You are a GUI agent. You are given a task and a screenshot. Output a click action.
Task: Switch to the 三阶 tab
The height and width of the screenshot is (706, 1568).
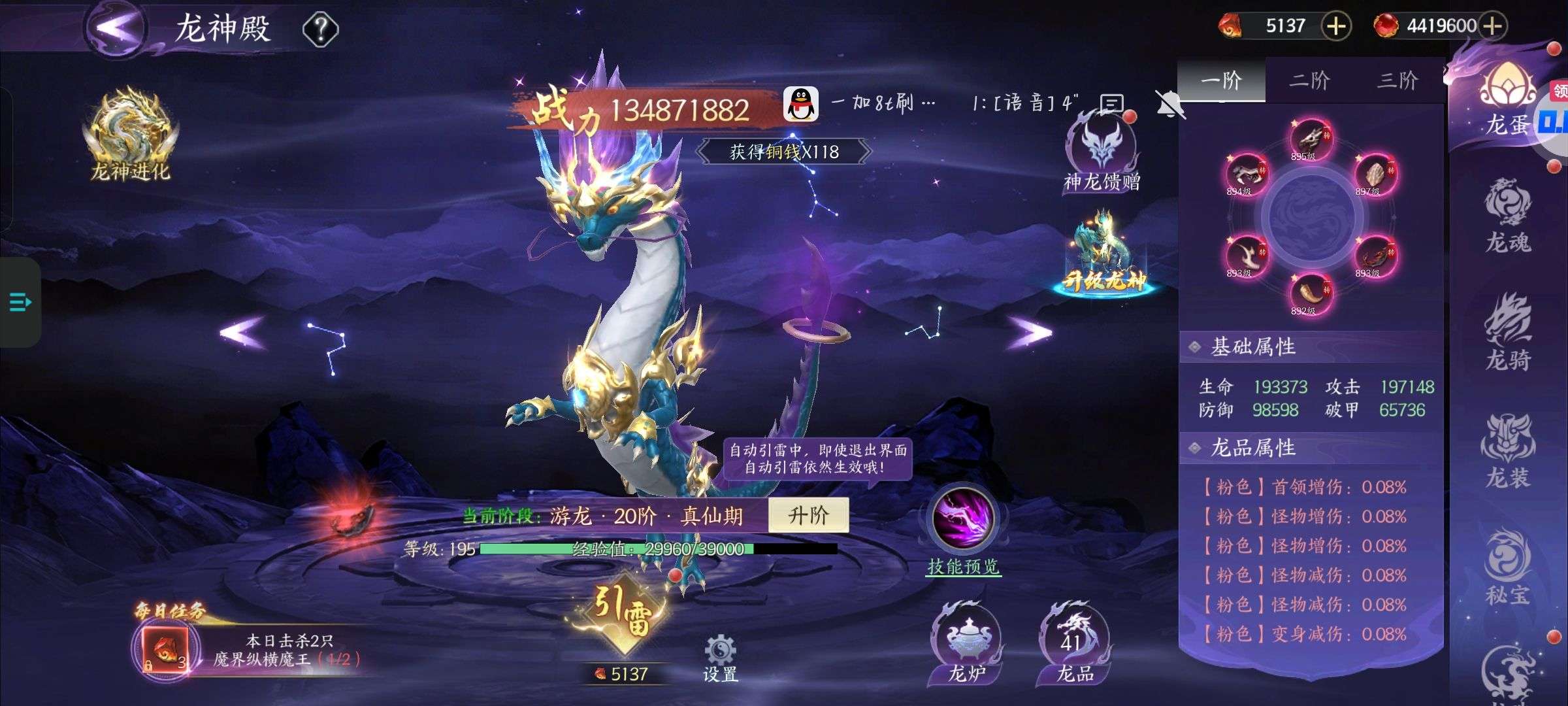[x=1397, y=80]
